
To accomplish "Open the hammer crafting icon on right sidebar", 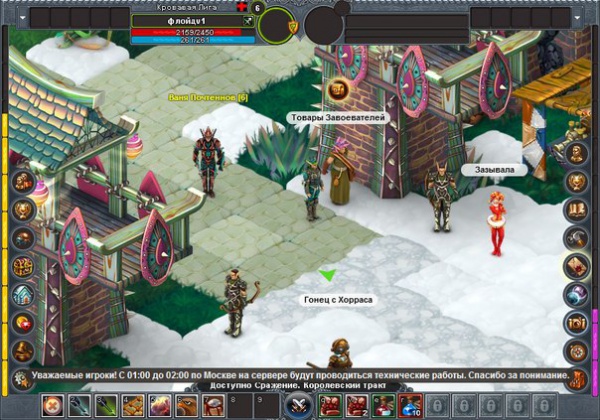I will [x=576, y=237].
